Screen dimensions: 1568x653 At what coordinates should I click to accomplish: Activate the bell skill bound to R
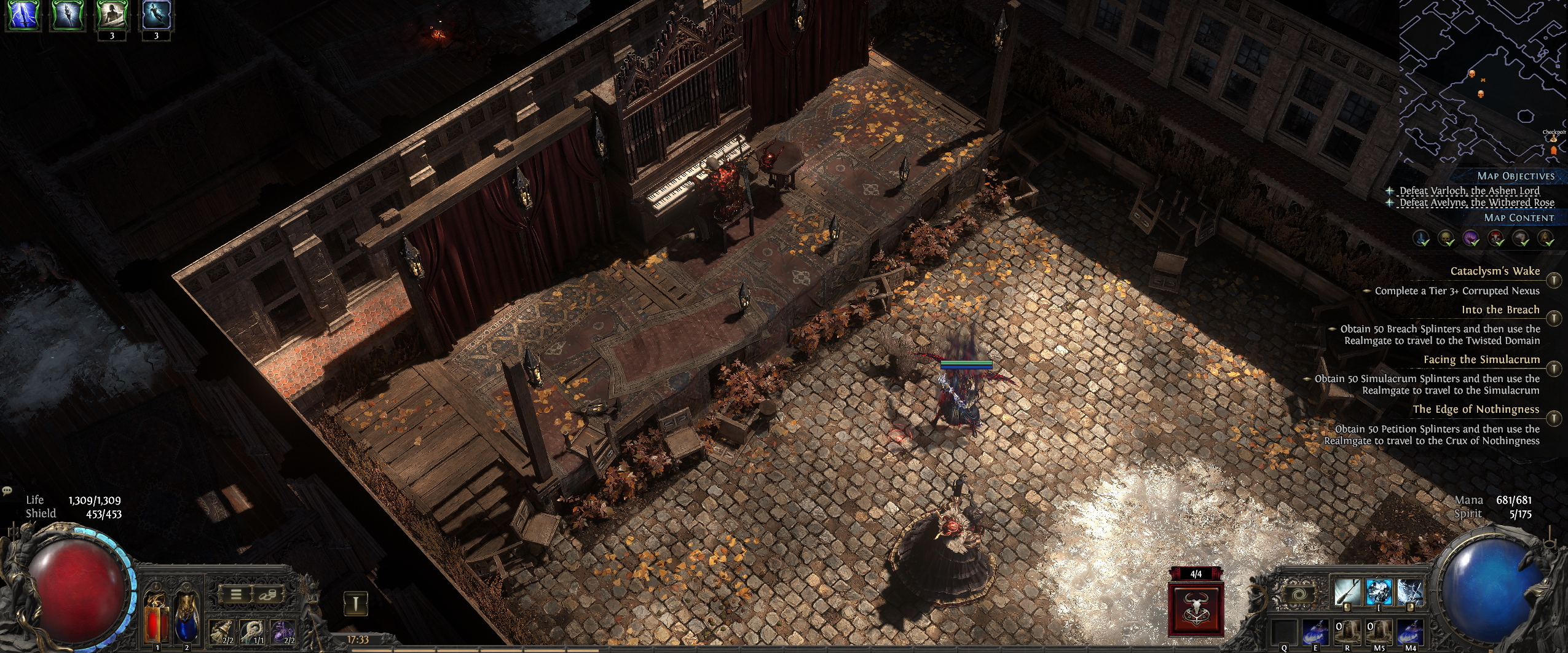click(1347, 633)
